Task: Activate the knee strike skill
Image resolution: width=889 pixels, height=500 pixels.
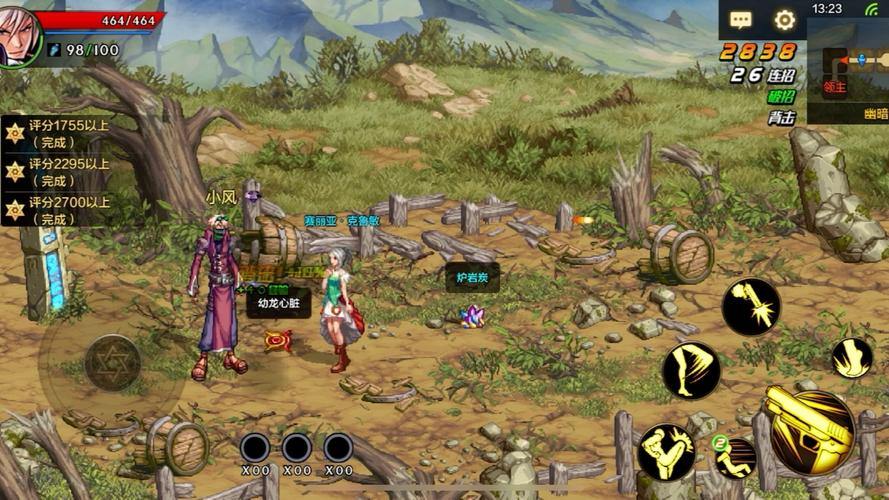Action: (x=667, y=453)
